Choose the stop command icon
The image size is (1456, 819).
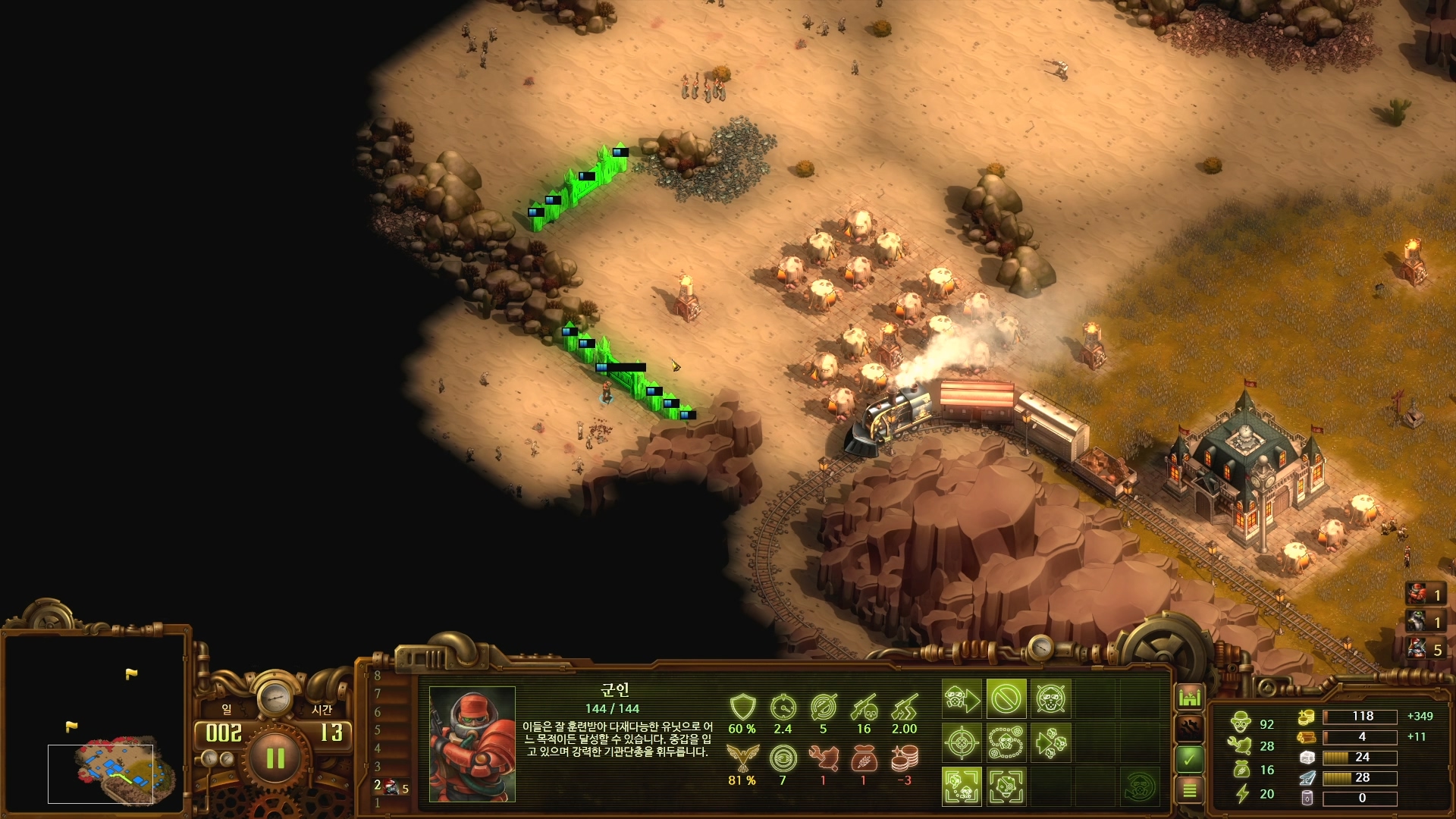(1006, 698)
